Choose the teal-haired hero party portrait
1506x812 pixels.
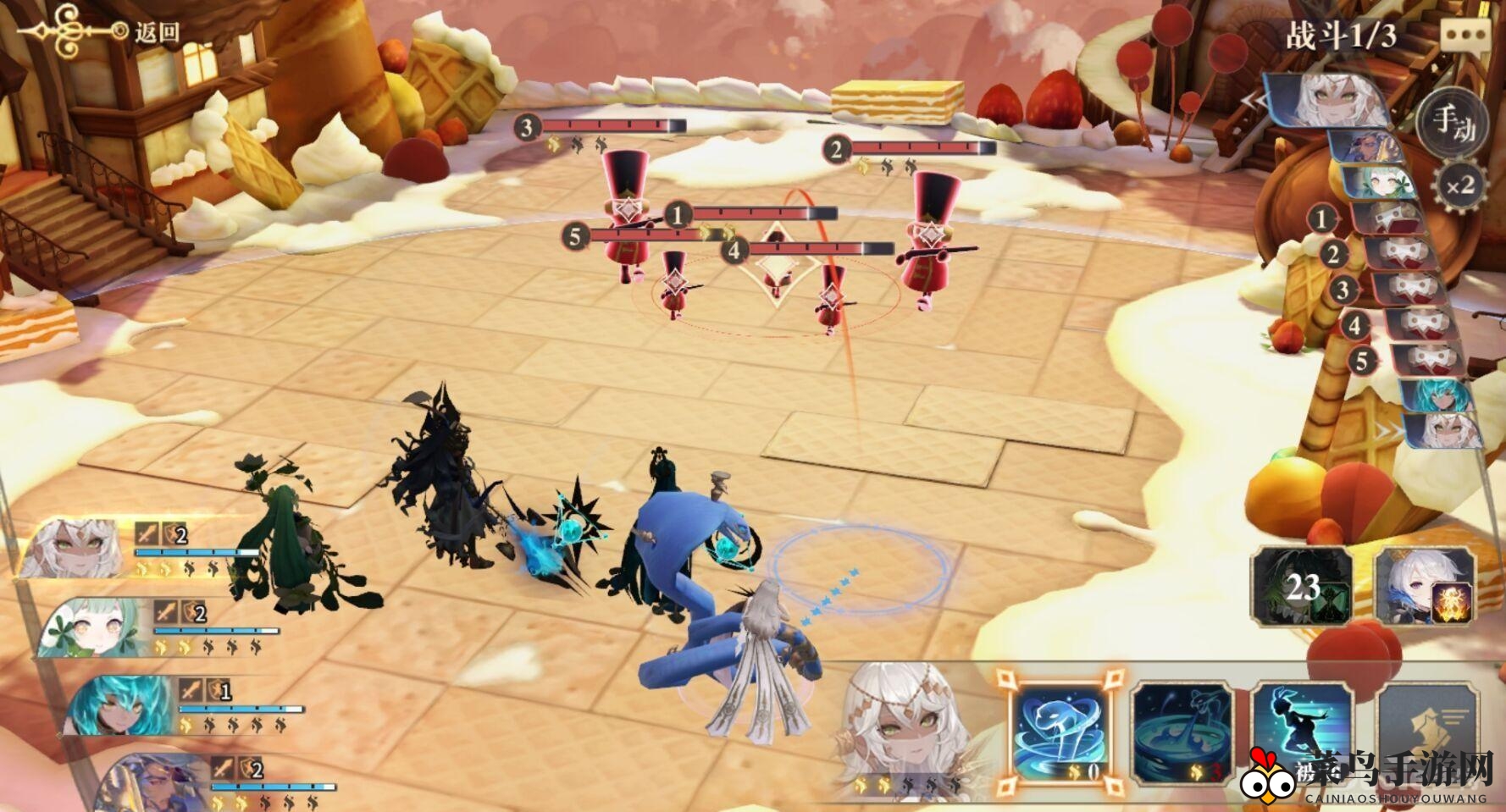(119, 704)
